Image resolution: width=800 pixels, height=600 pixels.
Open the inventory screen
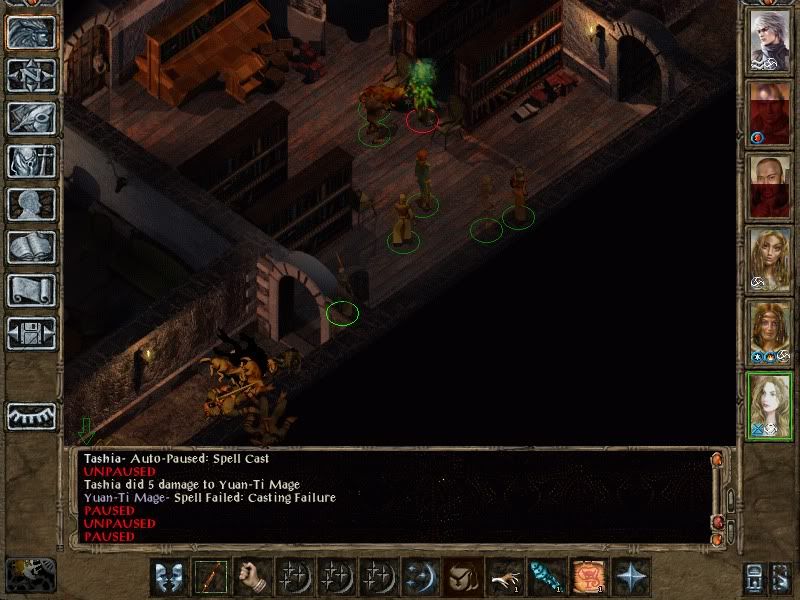[32, 161]
